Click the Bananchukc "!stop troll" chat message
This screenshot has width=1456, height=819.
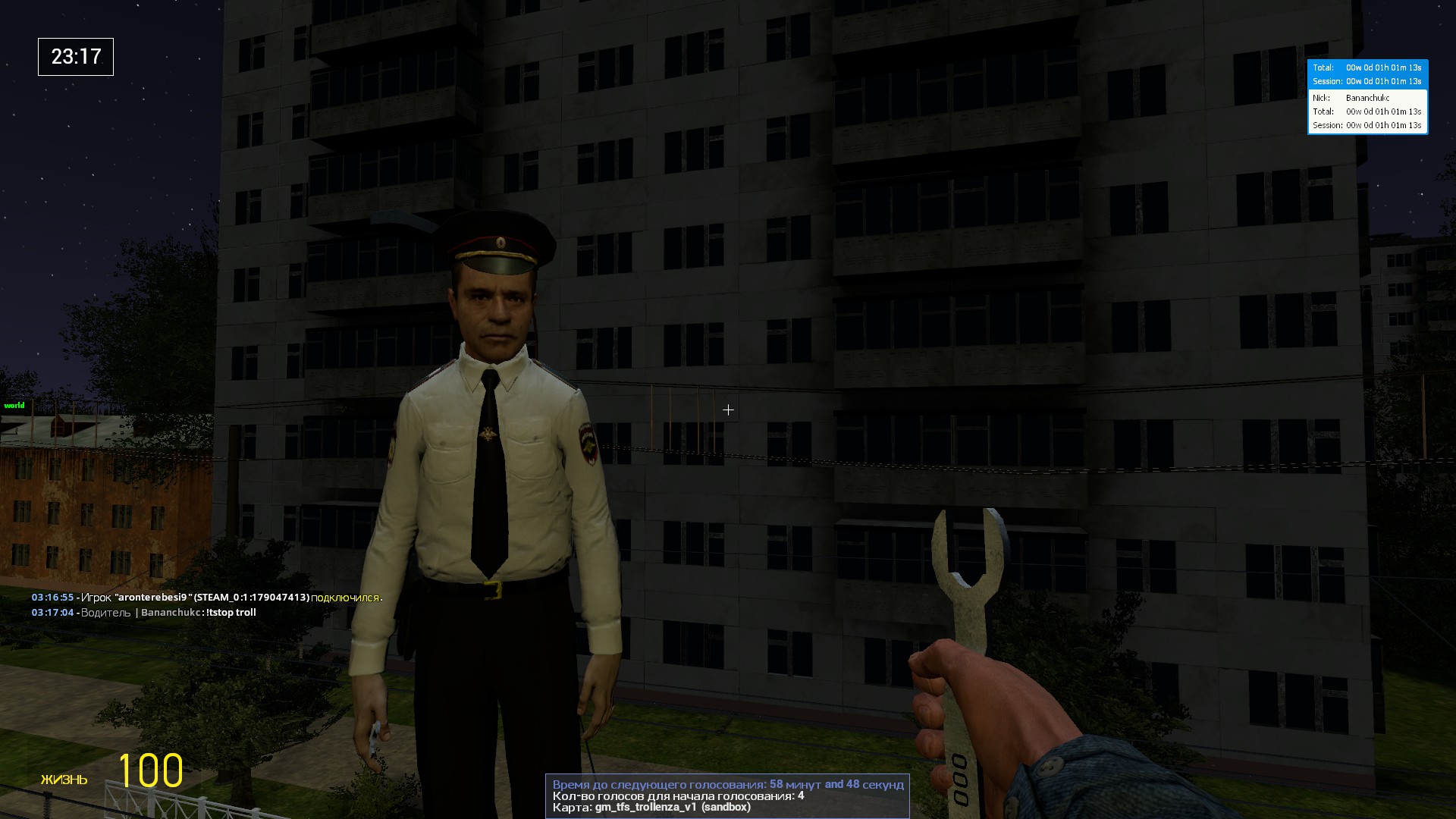click(x=144, y=613)
